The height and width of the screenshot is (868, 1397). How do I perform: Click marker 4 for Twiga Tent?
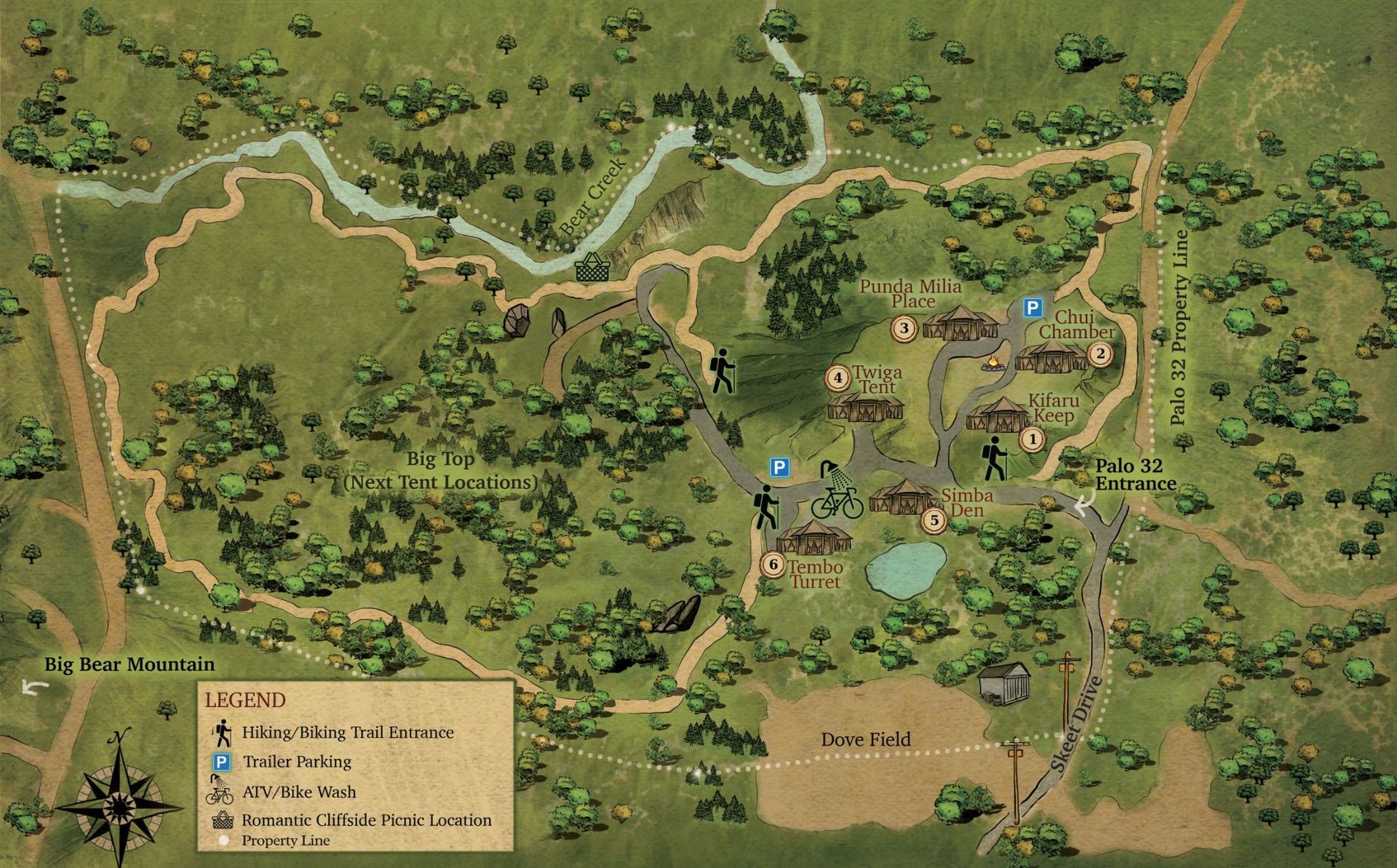(838, 378)
